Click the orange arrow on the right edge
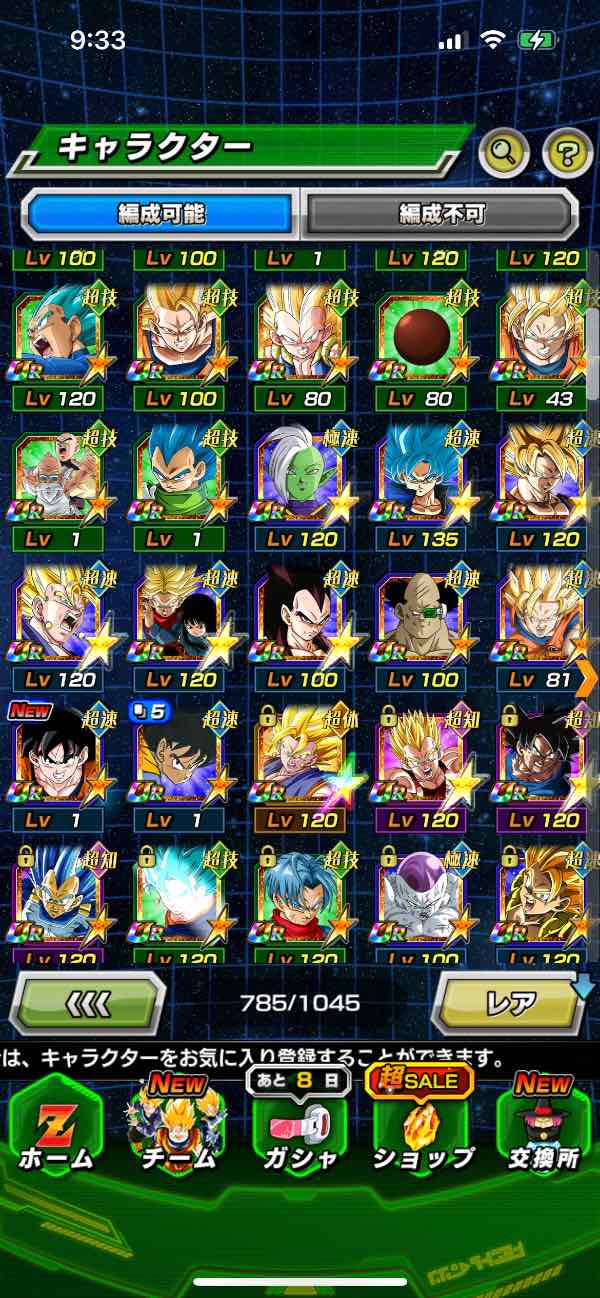600x1298 pixels. click(x=587, y=677)
